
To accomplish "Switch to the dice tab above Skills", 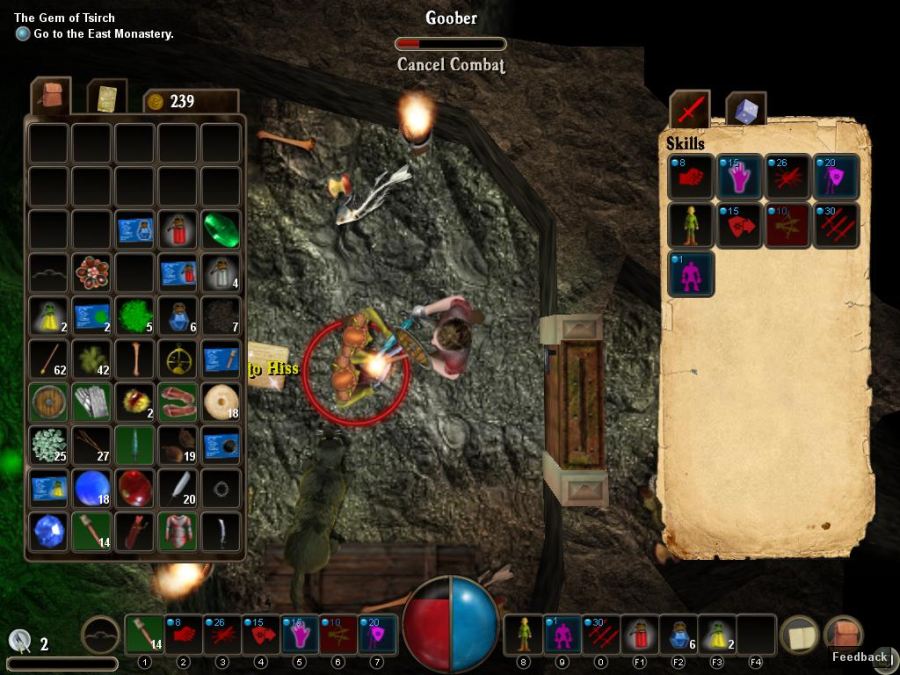I will point(745,109).
